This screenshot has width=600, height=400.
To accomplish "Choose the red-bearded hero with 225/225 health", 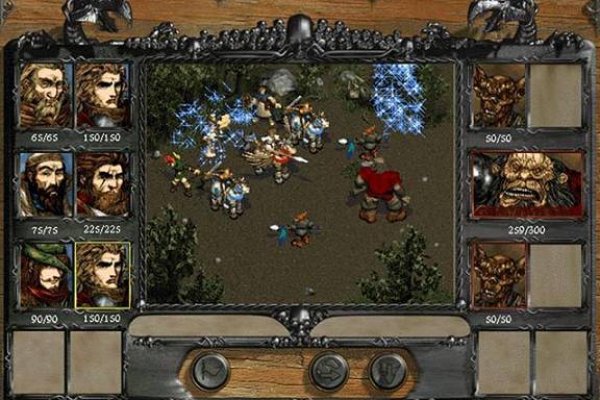I will (102, 184).
